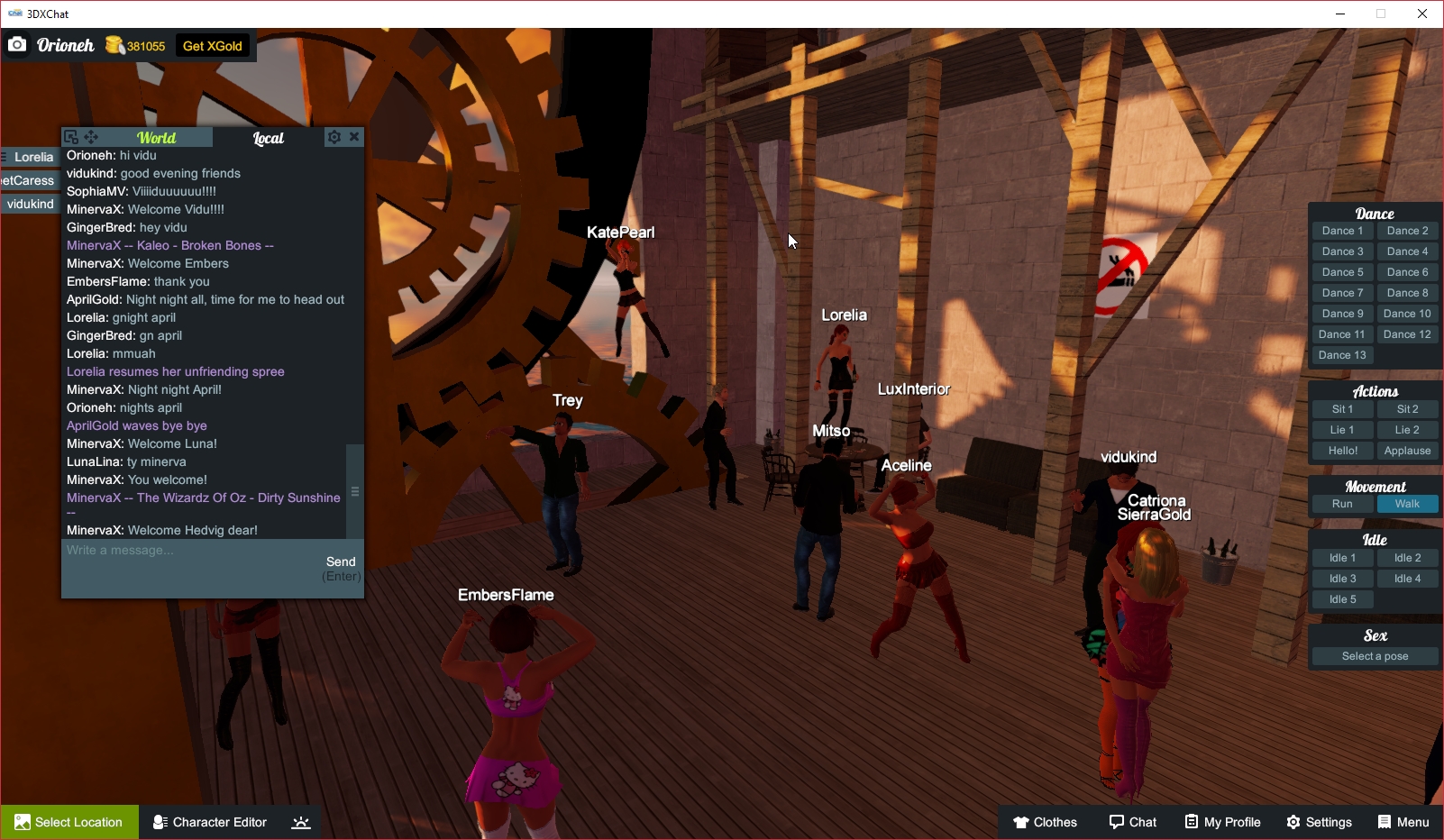
Task: Click the pop-out chat window icon
Action: 71,135
